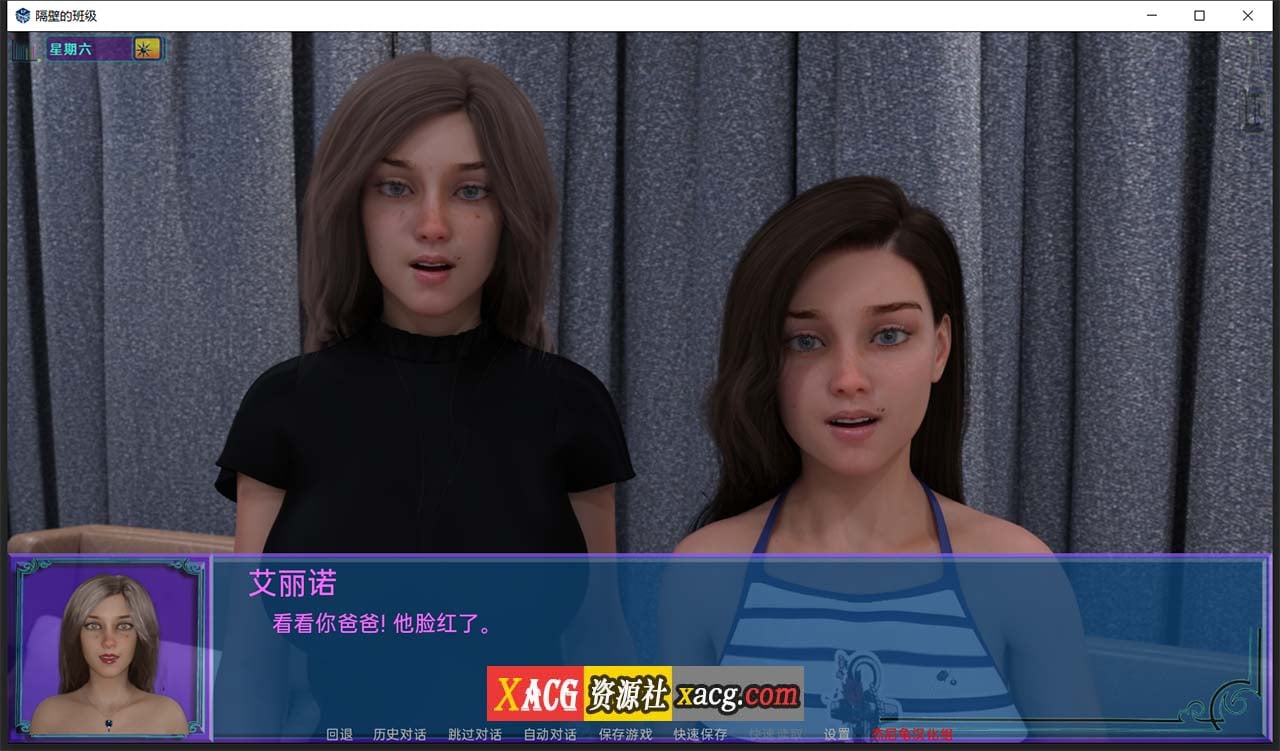The height and width of the screenshot is (751, 1280).
Task: Open 设置 settings menu
Action: [x=834, y=733]
